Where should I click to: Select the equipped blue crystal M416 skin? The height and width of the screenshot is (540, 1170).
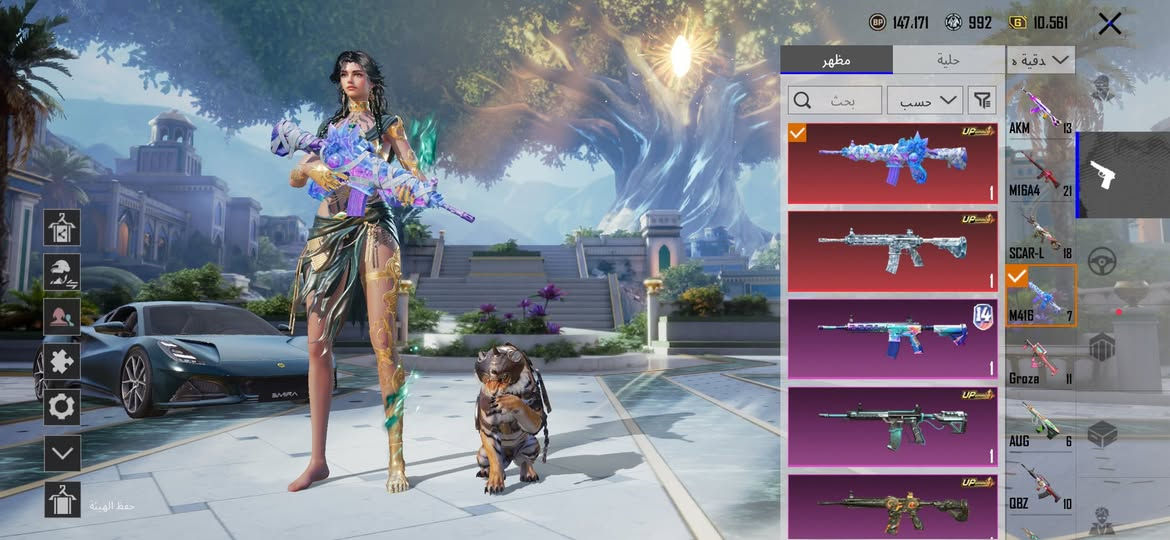coord(893,163)
